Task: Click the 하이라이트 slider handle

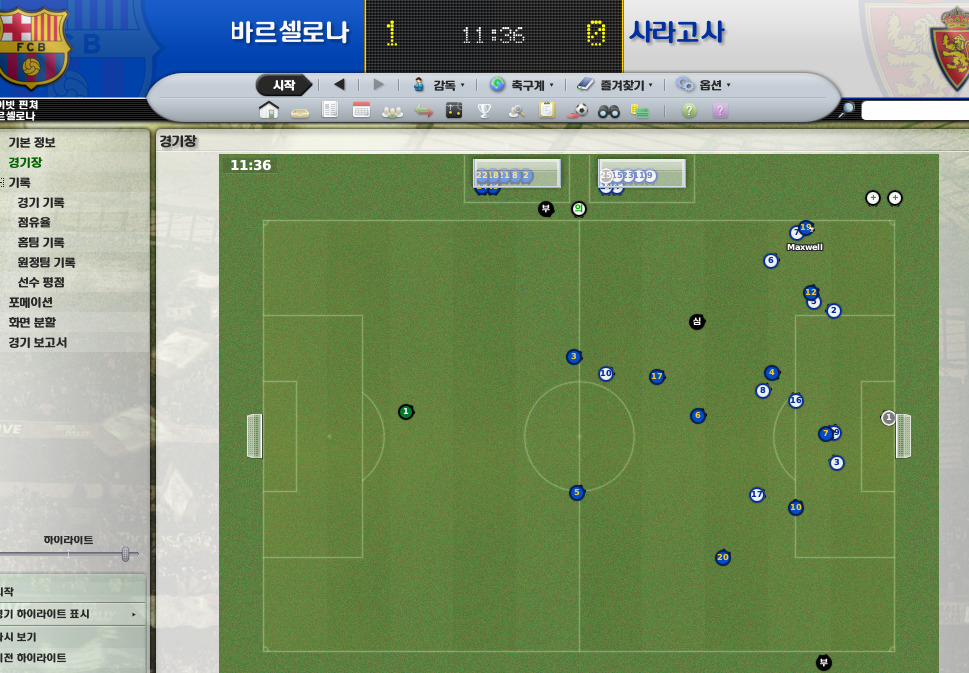Action: (125, 553)
